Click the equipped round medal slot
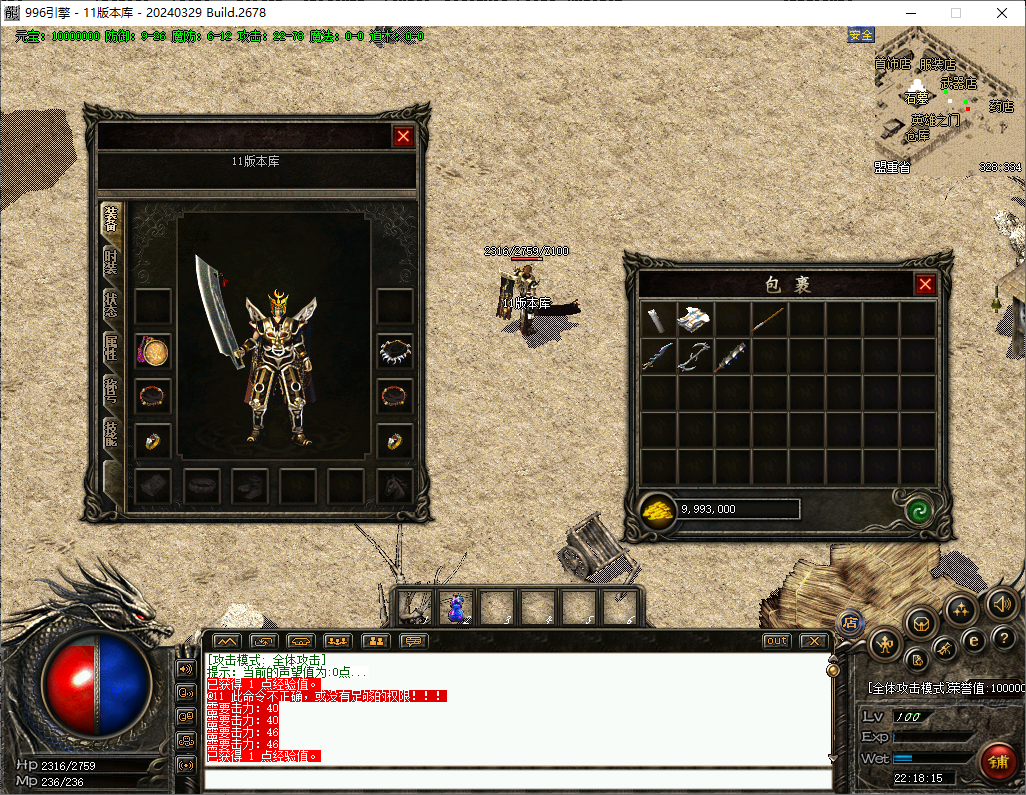1026x795 pixels. coord(153,351)
